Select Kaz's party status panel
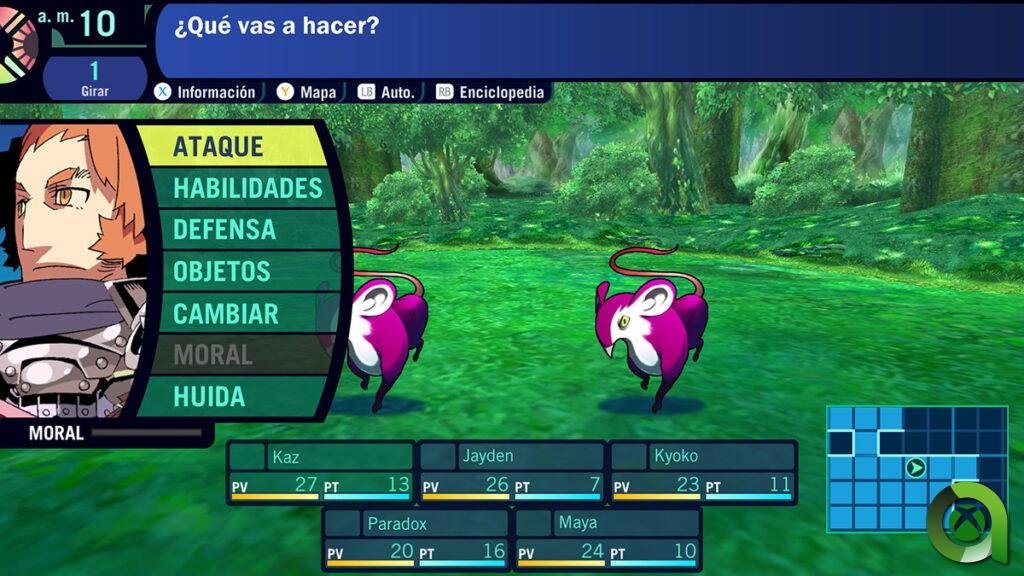Viewport: 1024px width, 576px height. [320, 471]
